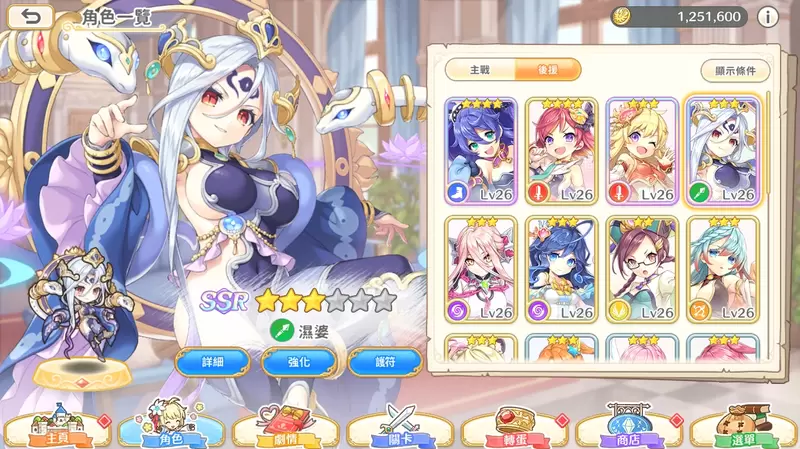The image size is (800, 449).
Task: Open the 護符 talisman button
Action: tap(384, 360)
